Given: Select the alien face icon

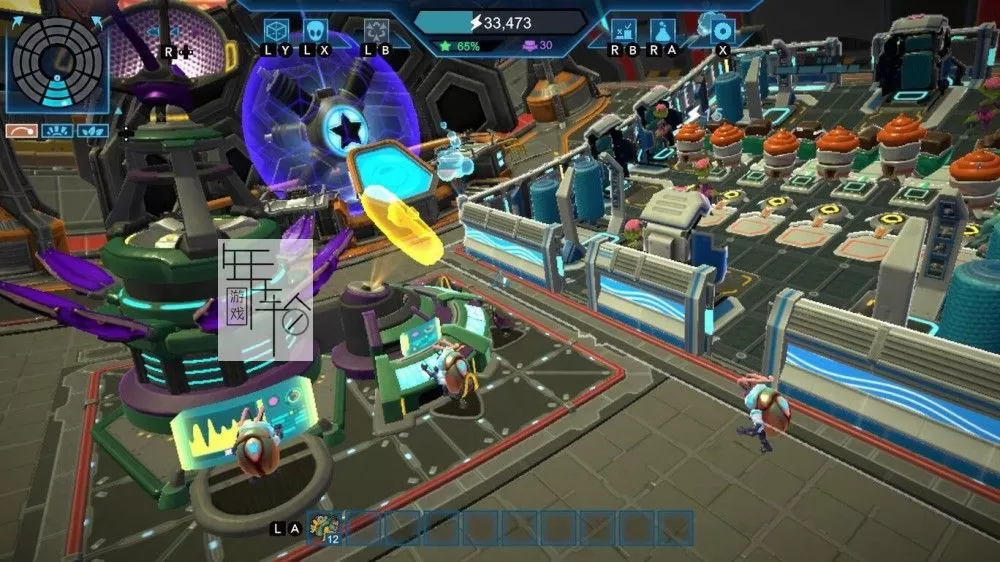Looking at the screenshot, I should click(x=316, y=31).
